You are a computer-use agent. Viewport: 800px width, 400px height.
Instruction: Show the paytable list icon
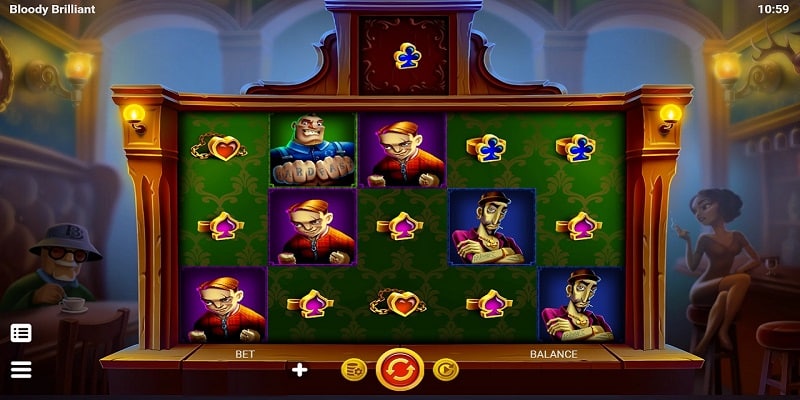[x=21, y=333]
